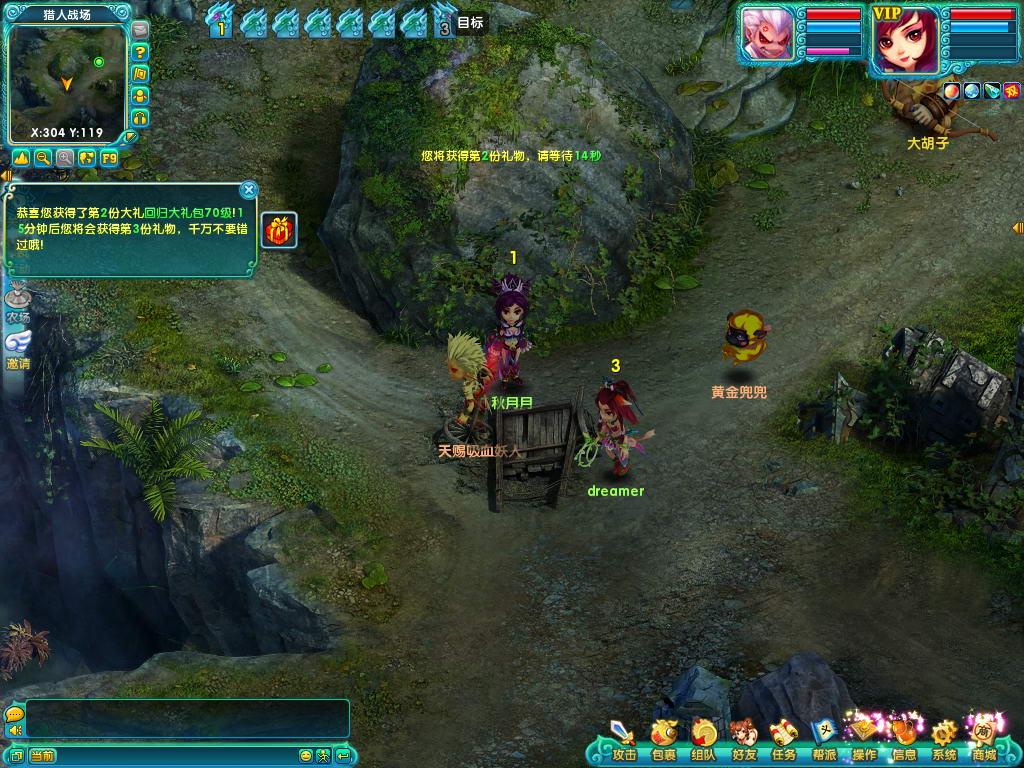
Task: Open the mail envelope icon
Action: [x=140, y=30]
